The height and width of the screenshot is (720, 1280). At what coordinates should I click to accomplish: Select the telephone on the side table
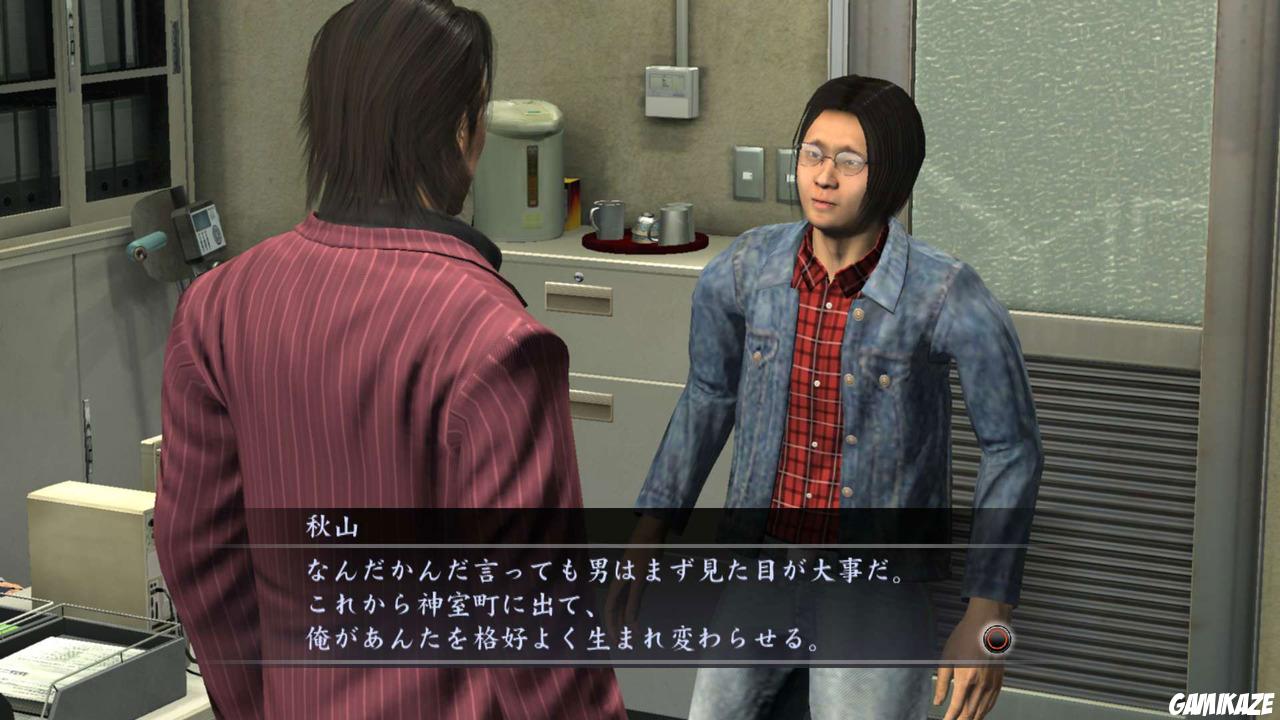point(207,228)
